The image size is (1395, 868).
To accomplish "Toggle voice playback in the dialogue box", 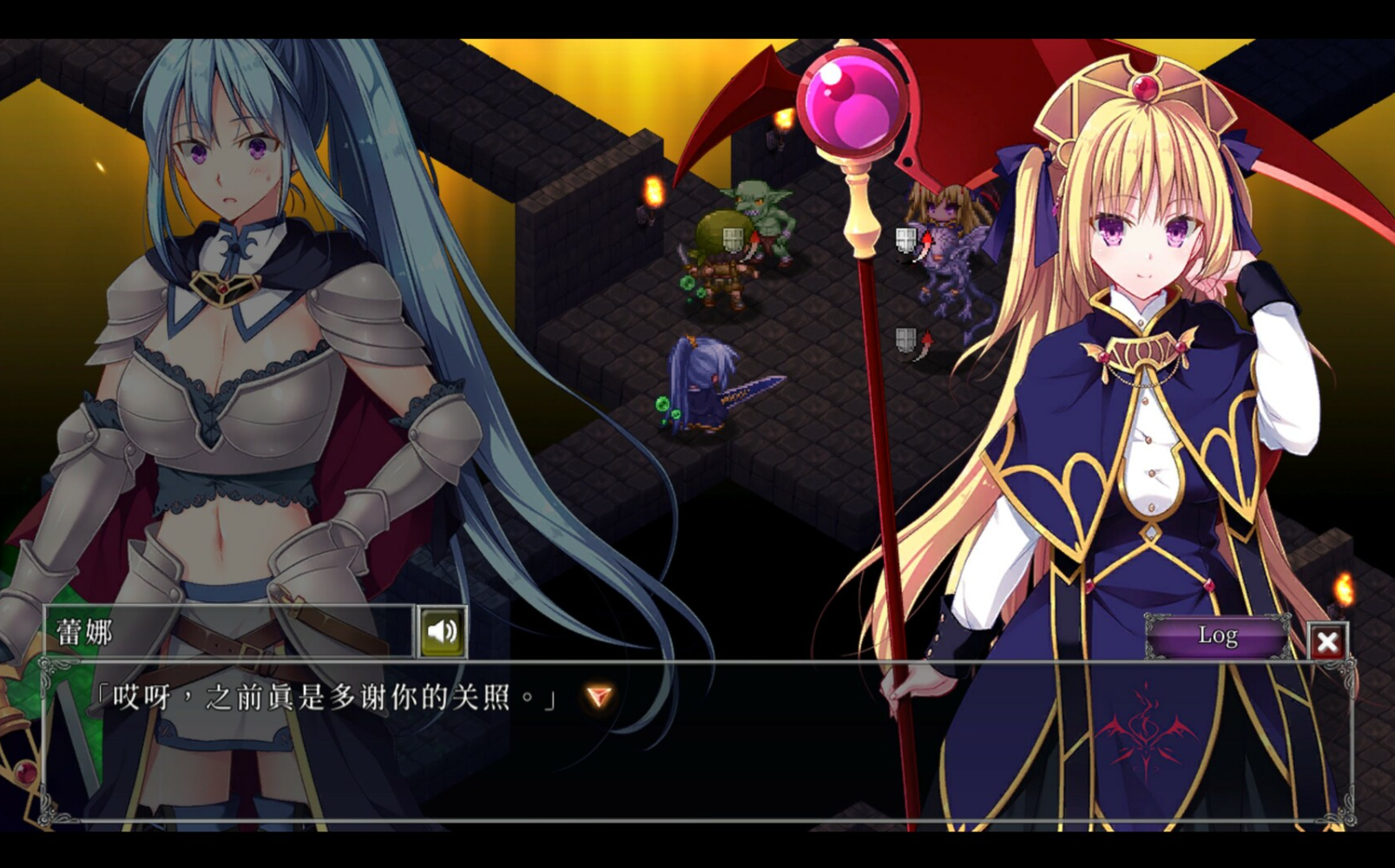I will [443, 631].
